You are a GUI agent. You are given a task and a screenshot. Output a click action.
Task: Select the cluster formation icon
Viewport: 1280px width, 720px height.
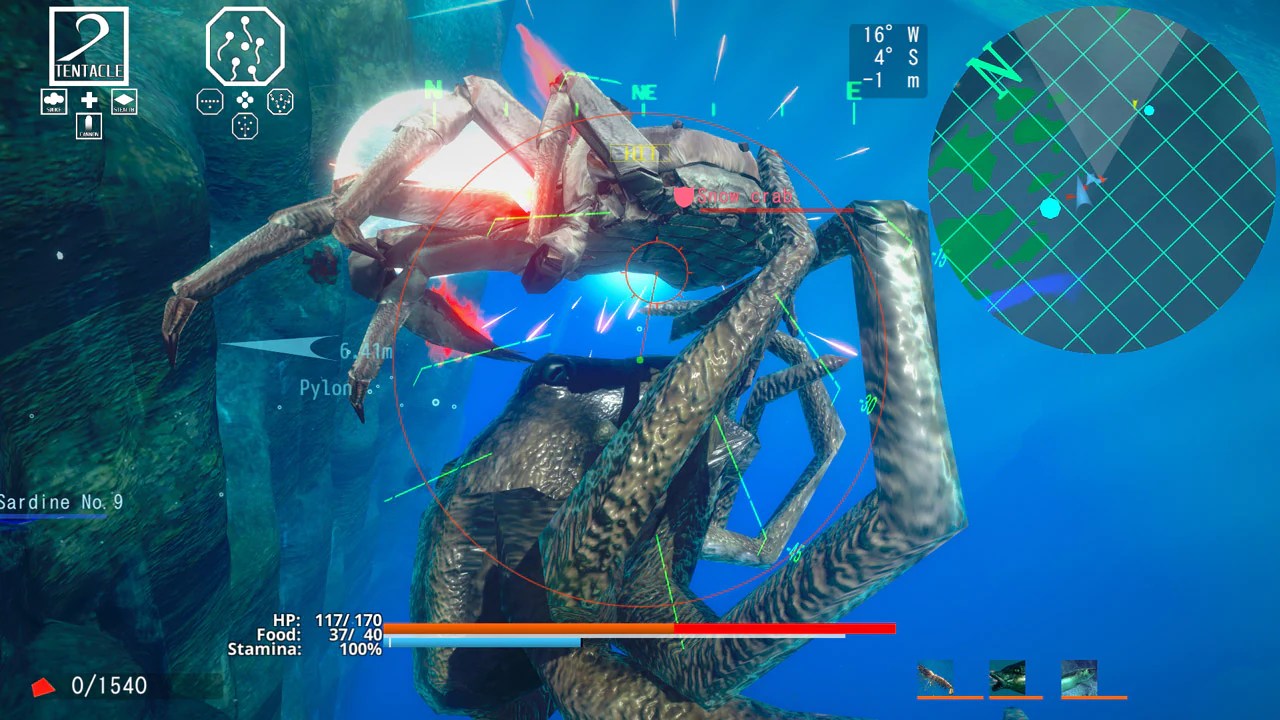click(244, 101)
